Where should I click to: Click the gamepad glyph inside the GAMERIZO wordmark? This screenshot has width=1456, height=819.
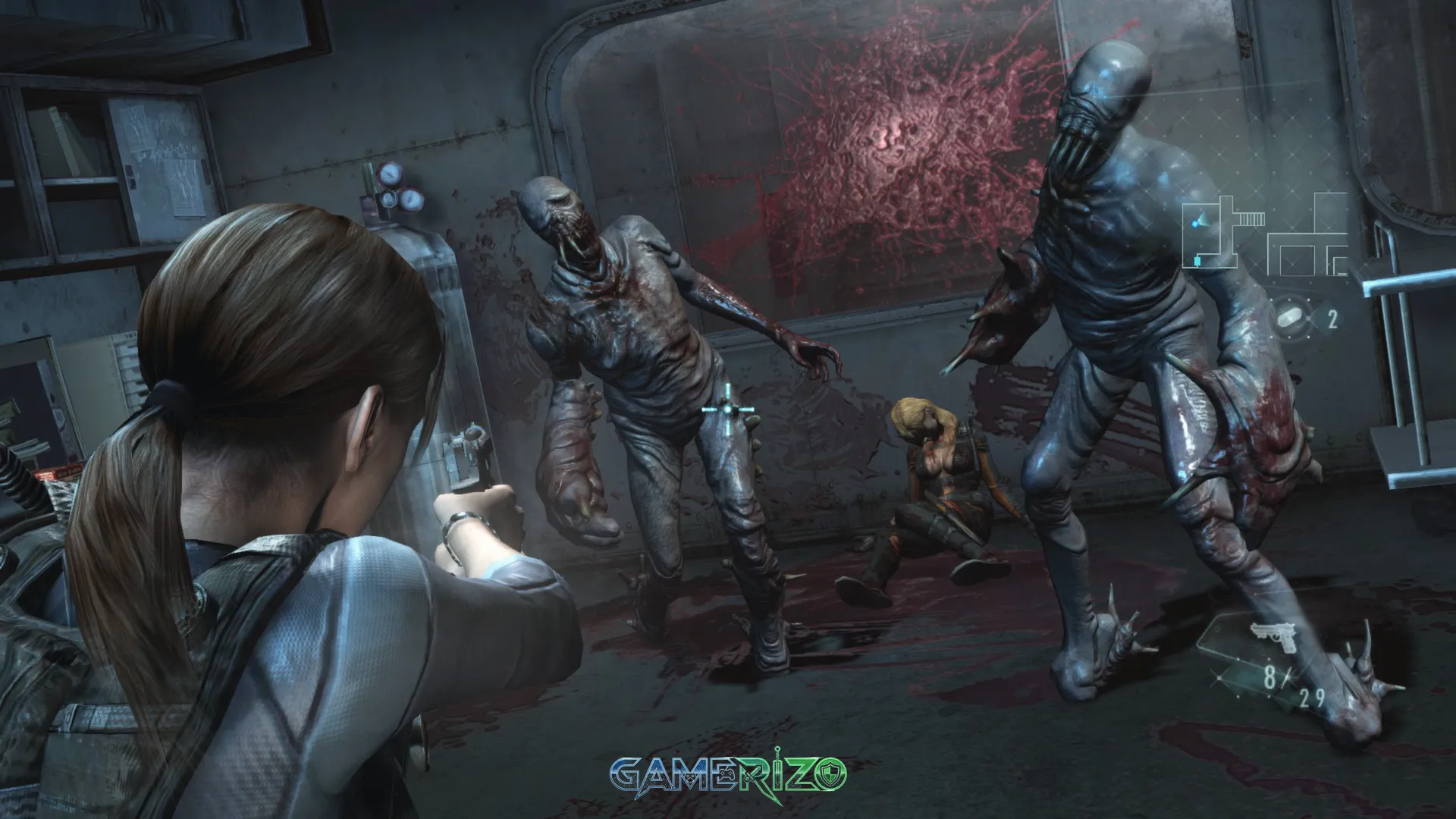click(727, 775)
